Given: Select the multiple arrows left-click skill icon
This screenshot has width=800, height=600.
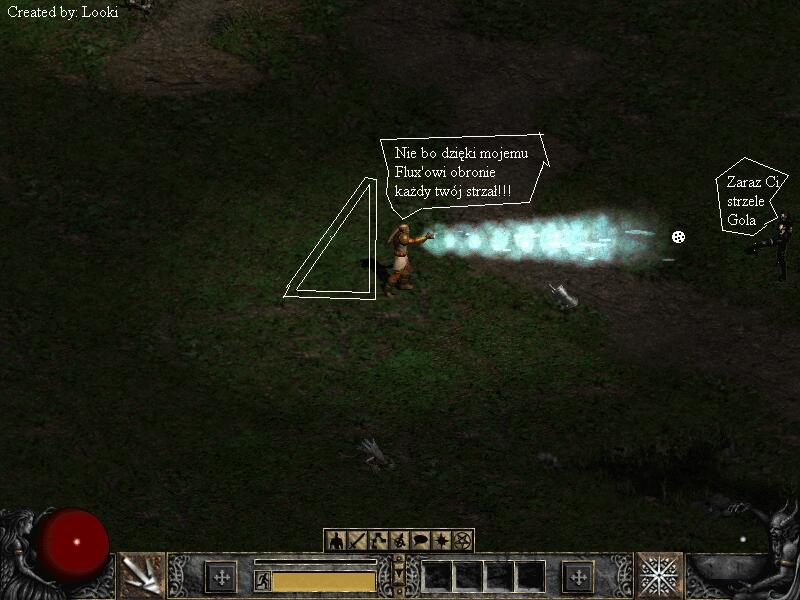Looking at the screenshot, I should 141,575.
